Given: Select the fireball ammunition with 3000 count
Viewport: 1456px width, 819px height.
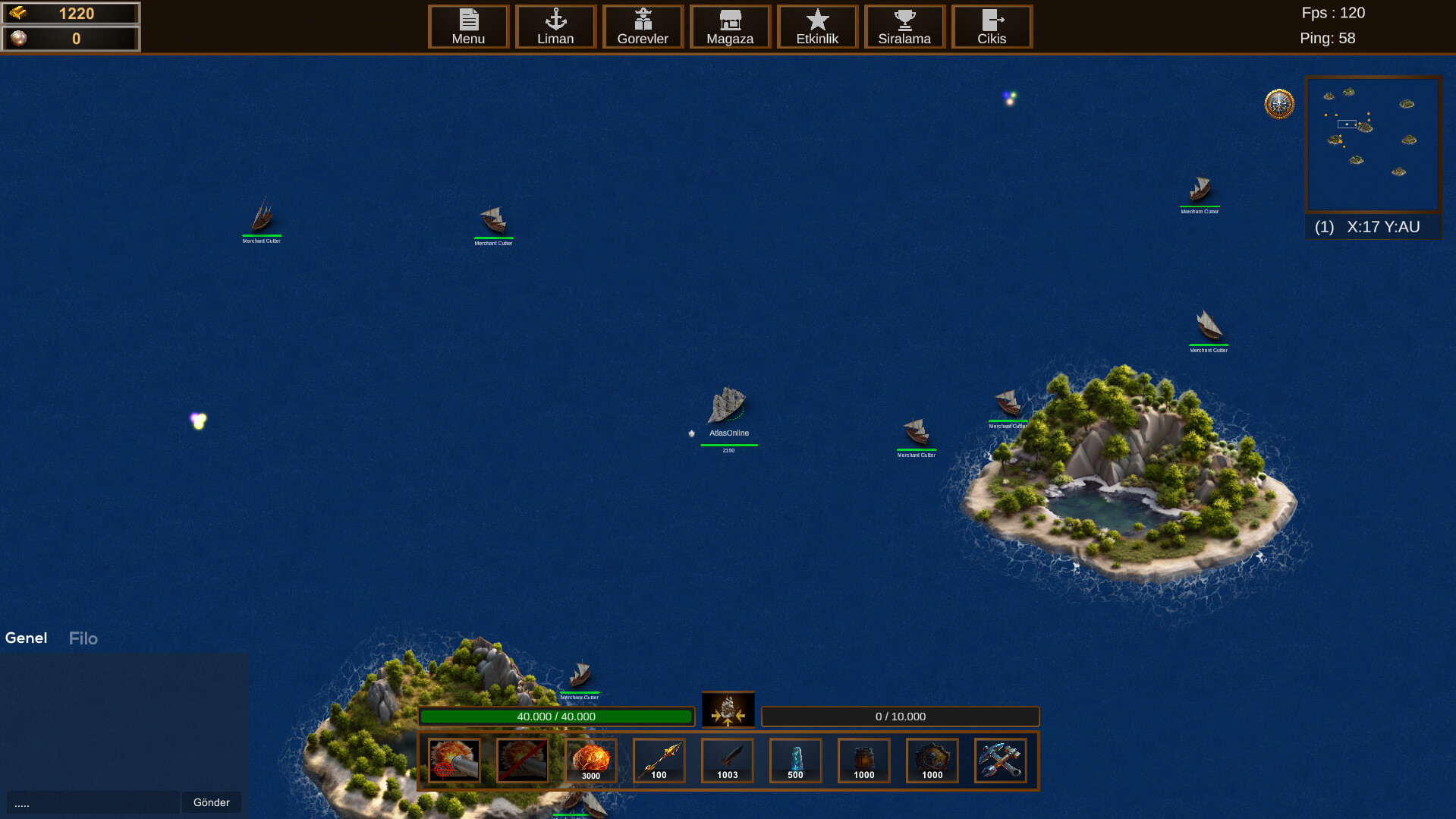Looking at the screenshot, I should (x=590, y=761).
